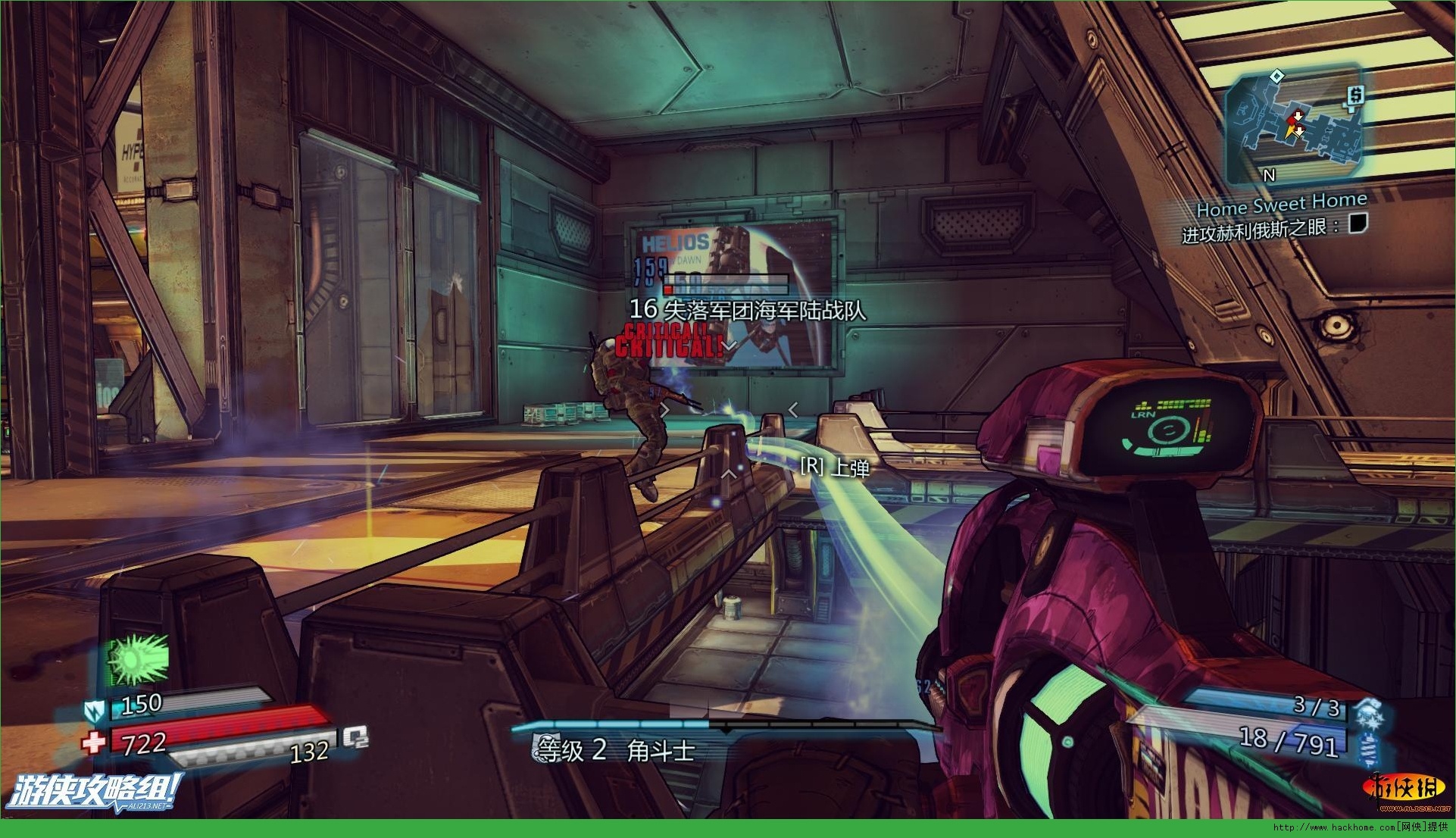
Task: Activate the green action skill icon
Action: [x=138, y=657]
